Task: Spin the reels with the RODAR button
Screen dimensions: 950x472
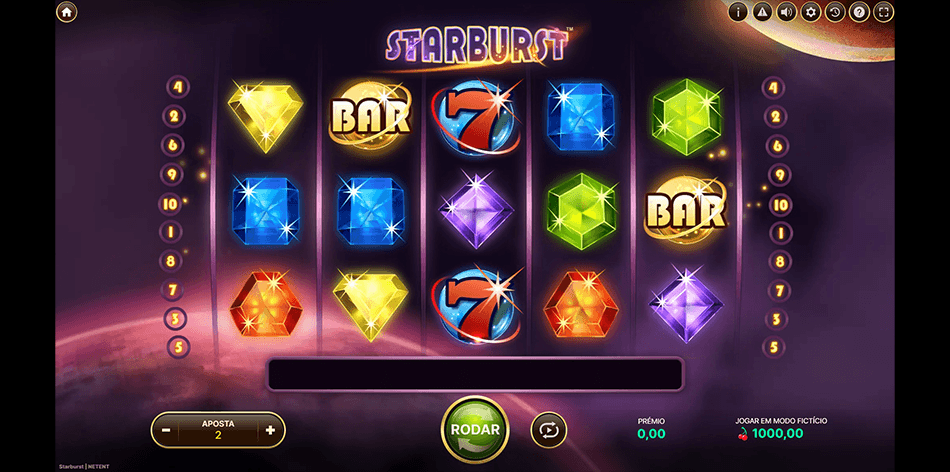Action: click(x=475, y=429)
